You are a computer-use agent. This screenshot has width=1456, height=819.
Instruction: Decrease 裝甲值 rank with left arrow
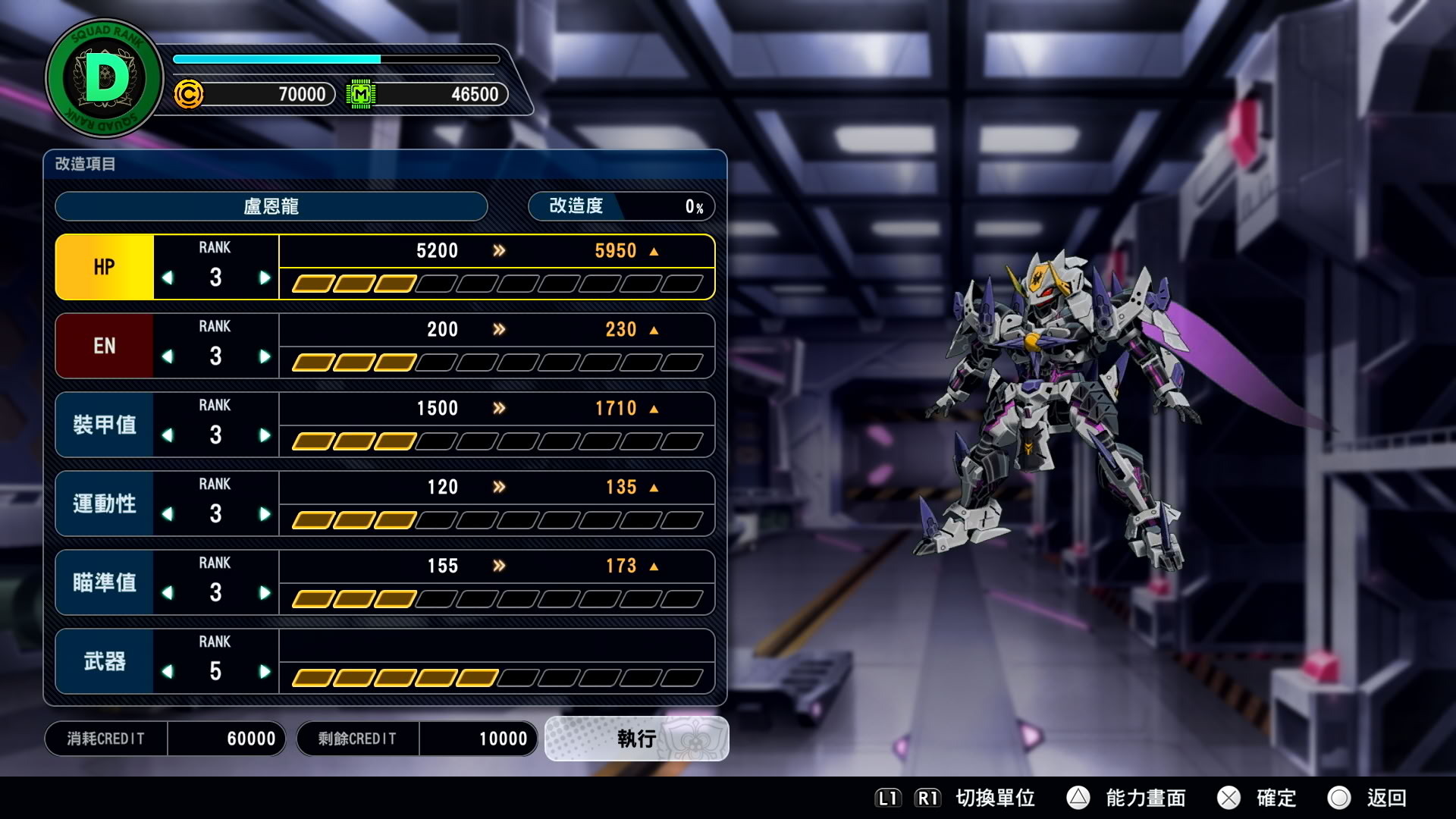coord(168,435)
